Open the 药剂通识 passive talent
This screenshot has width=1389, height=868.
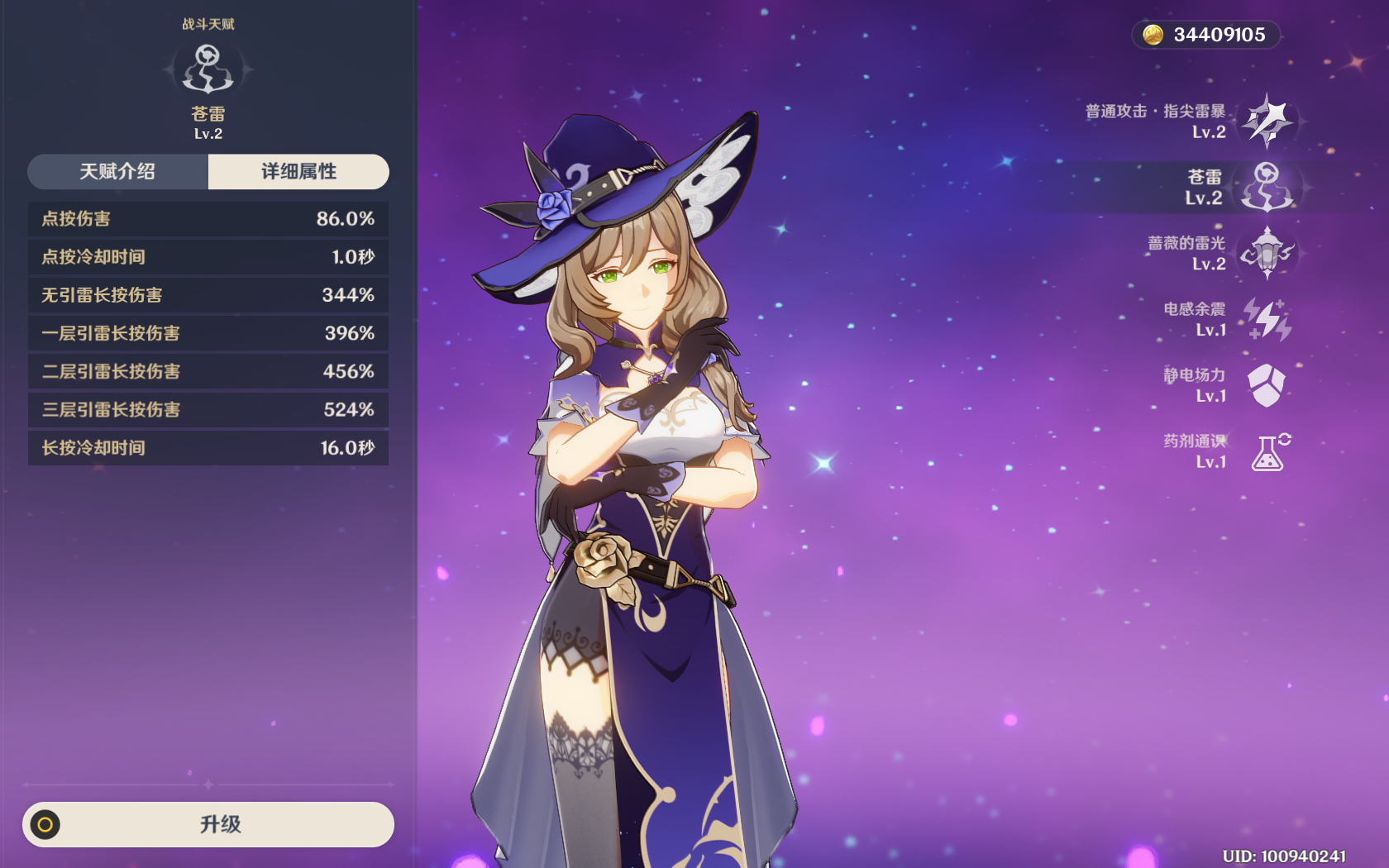click(x=1267, y=451)
